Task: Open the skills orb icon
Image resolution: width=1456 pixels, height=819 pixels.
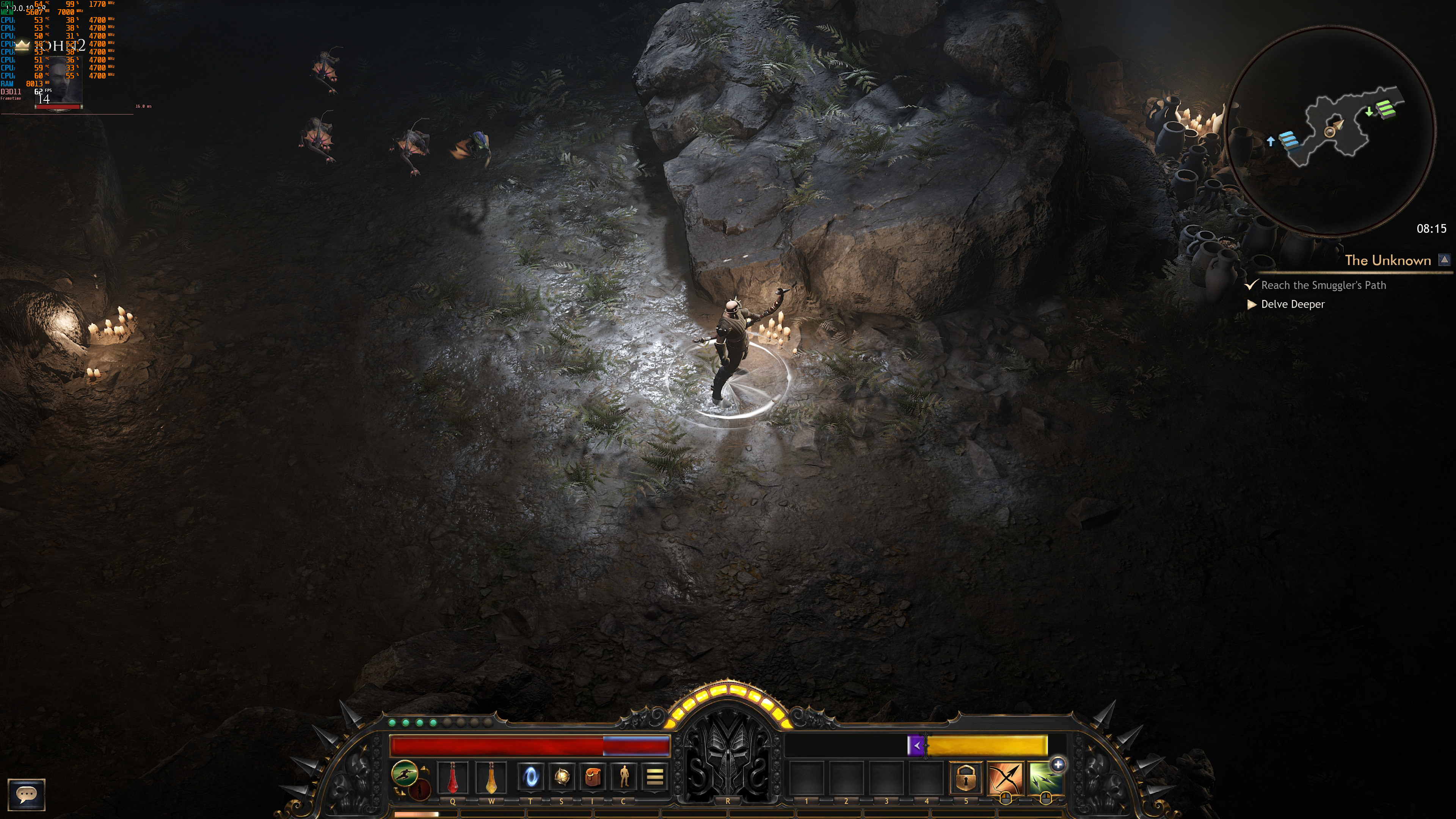Action: (561, 778)
